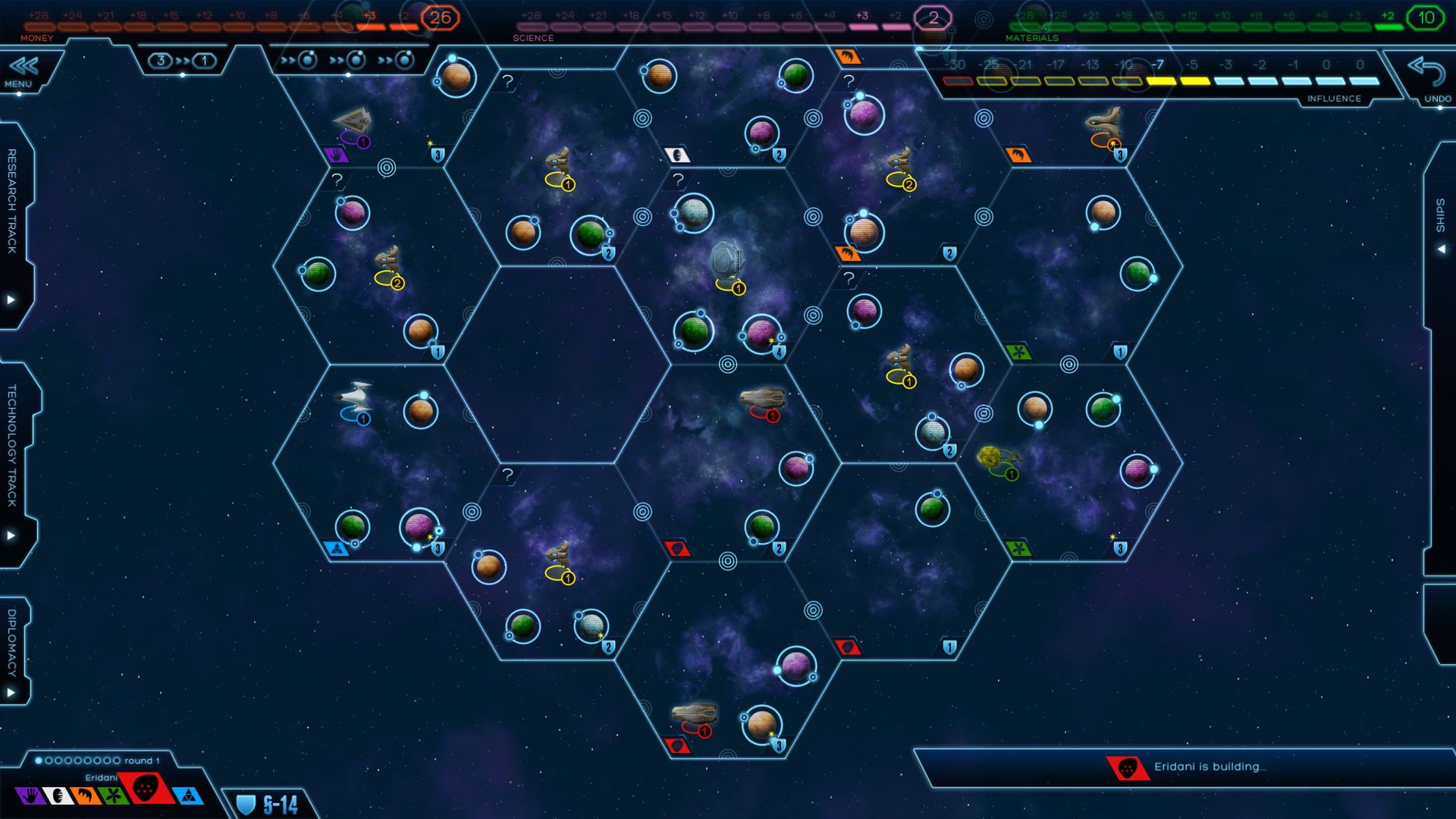This screenshot has width=1456, height=819.
Task: Select the empty center hex tile
Action: coord(557,364)
